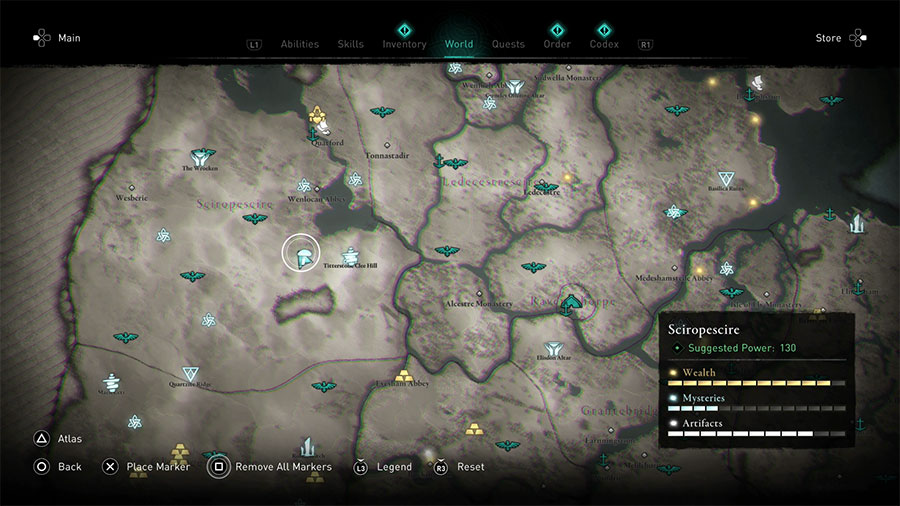Switch to the Abilities tab
Screen dimensions: 900x506
(x=299, y=44)
